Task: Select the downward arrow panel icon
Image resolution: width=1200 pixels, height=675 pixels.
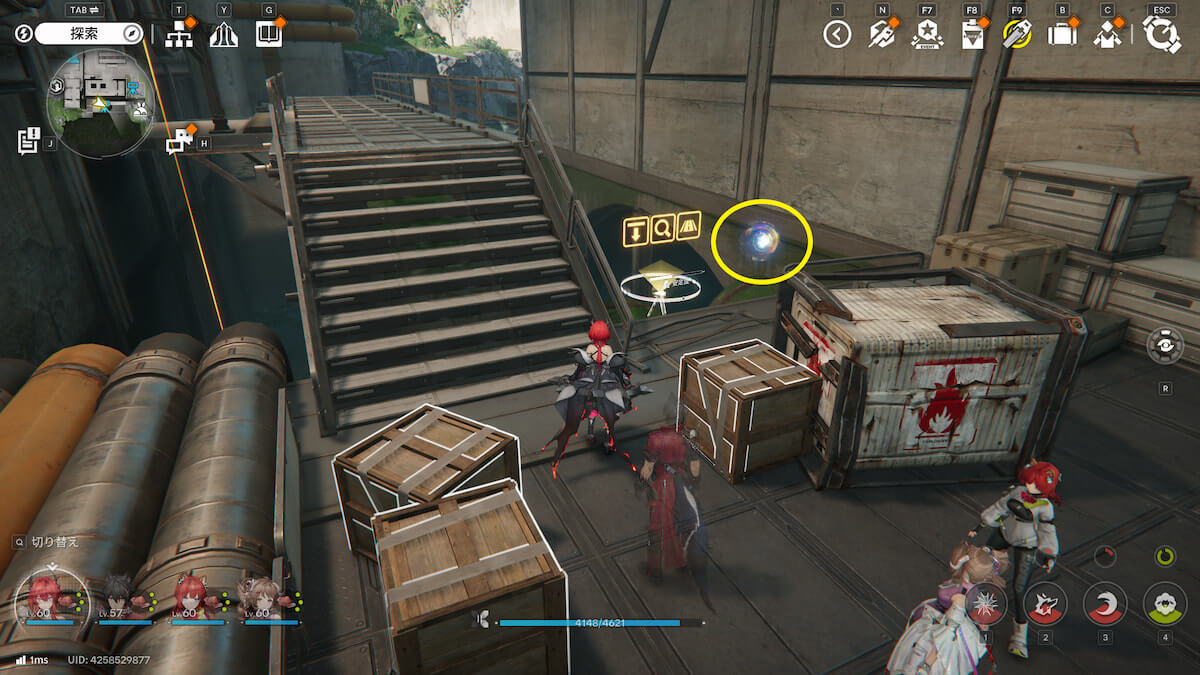Action: [x=635, y=230]
